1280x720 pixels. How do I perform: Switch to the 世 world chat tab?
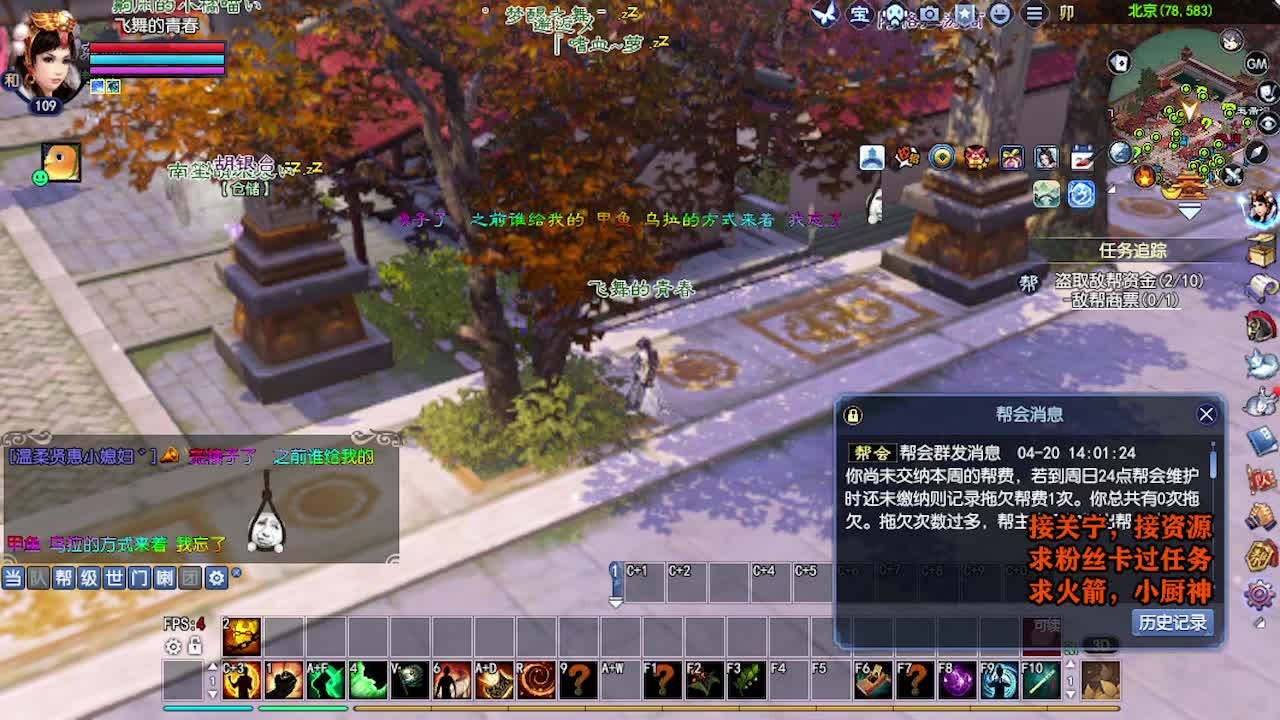[x=112, y=577]
